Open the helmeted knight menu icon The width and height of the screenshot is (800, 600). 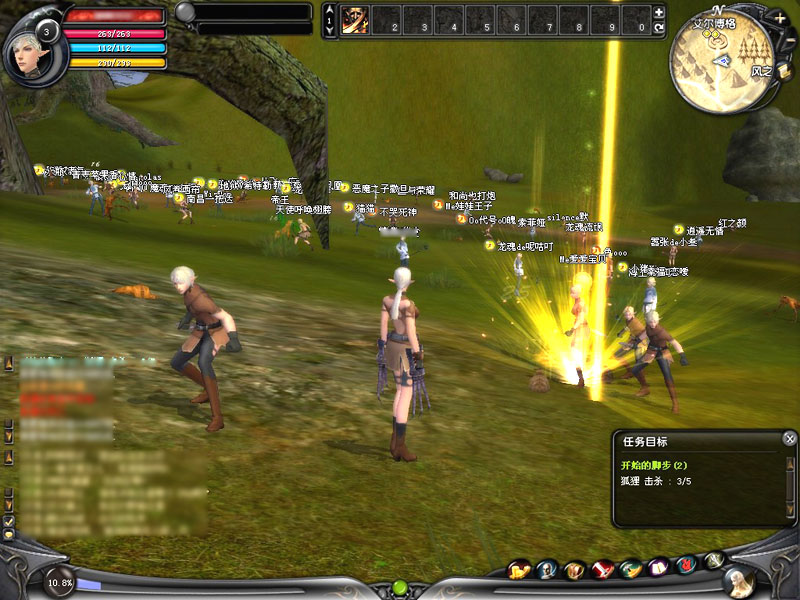pyautogui.click(x=547, y=570)
